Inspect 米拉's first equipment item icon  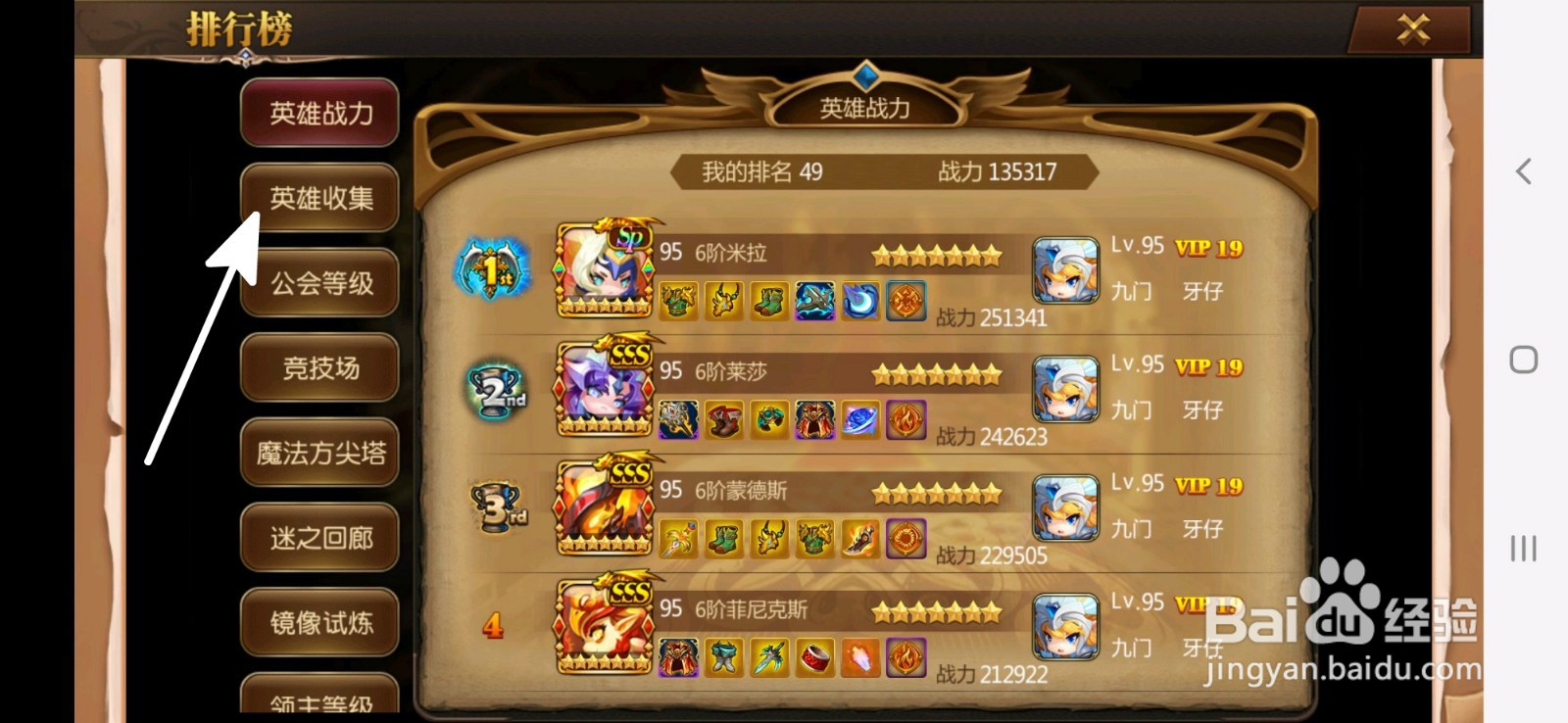[x=676, y=302]
